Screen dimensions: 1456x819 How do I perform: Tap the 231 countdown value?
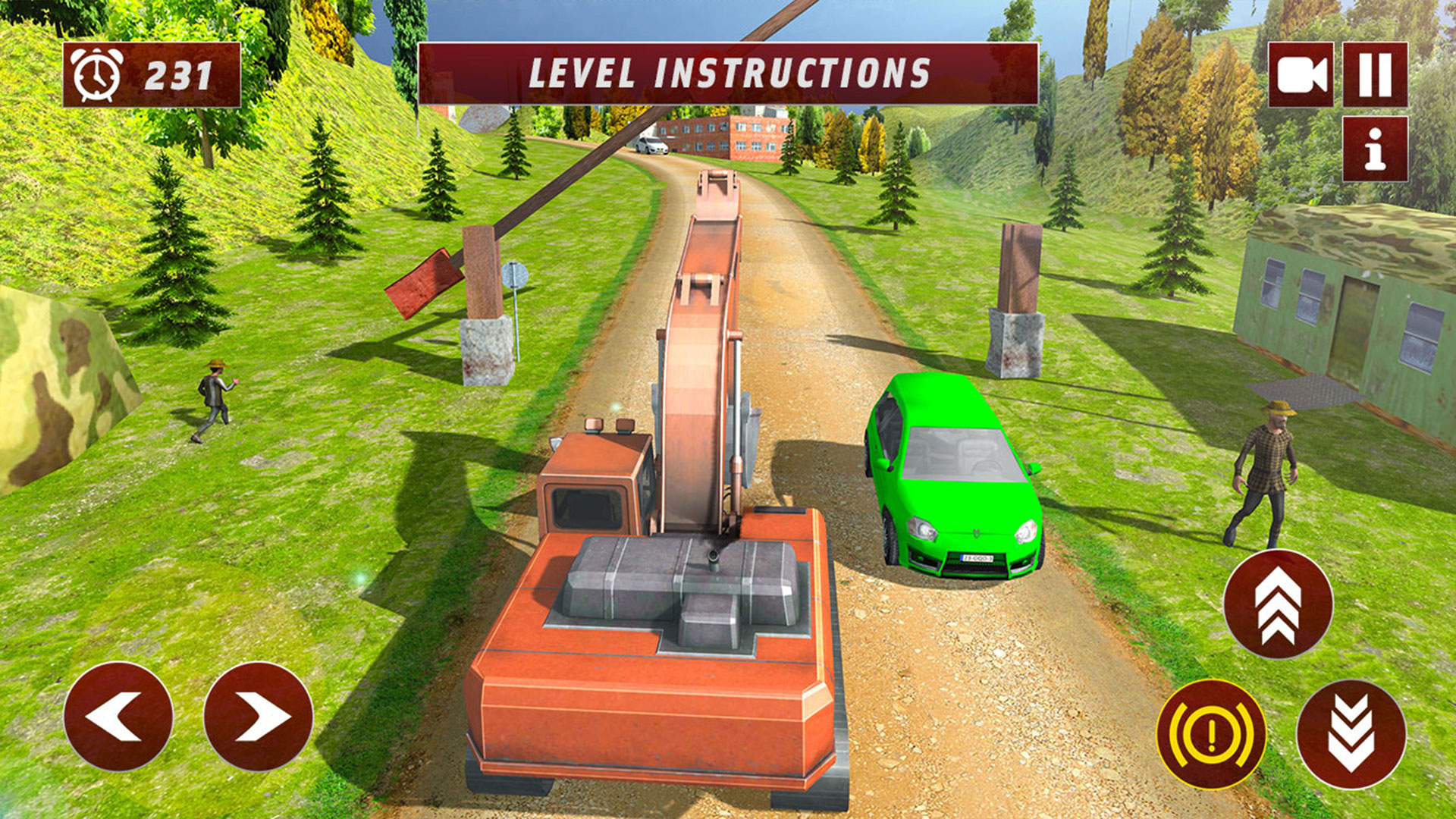point(177,74)
